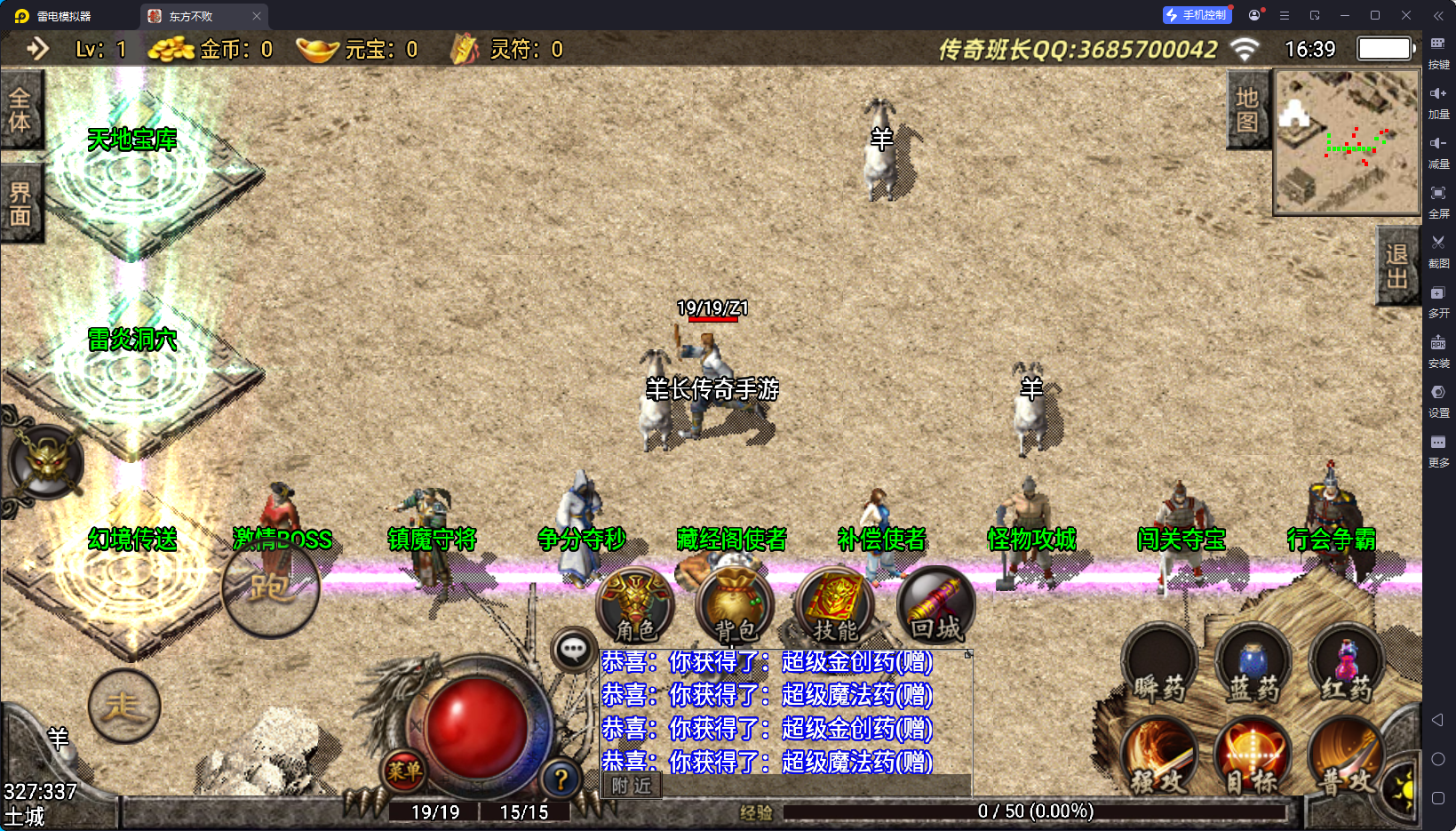1456x831 pixels.
Task: Open the 技能 skills book
Action: click(835, 606)
